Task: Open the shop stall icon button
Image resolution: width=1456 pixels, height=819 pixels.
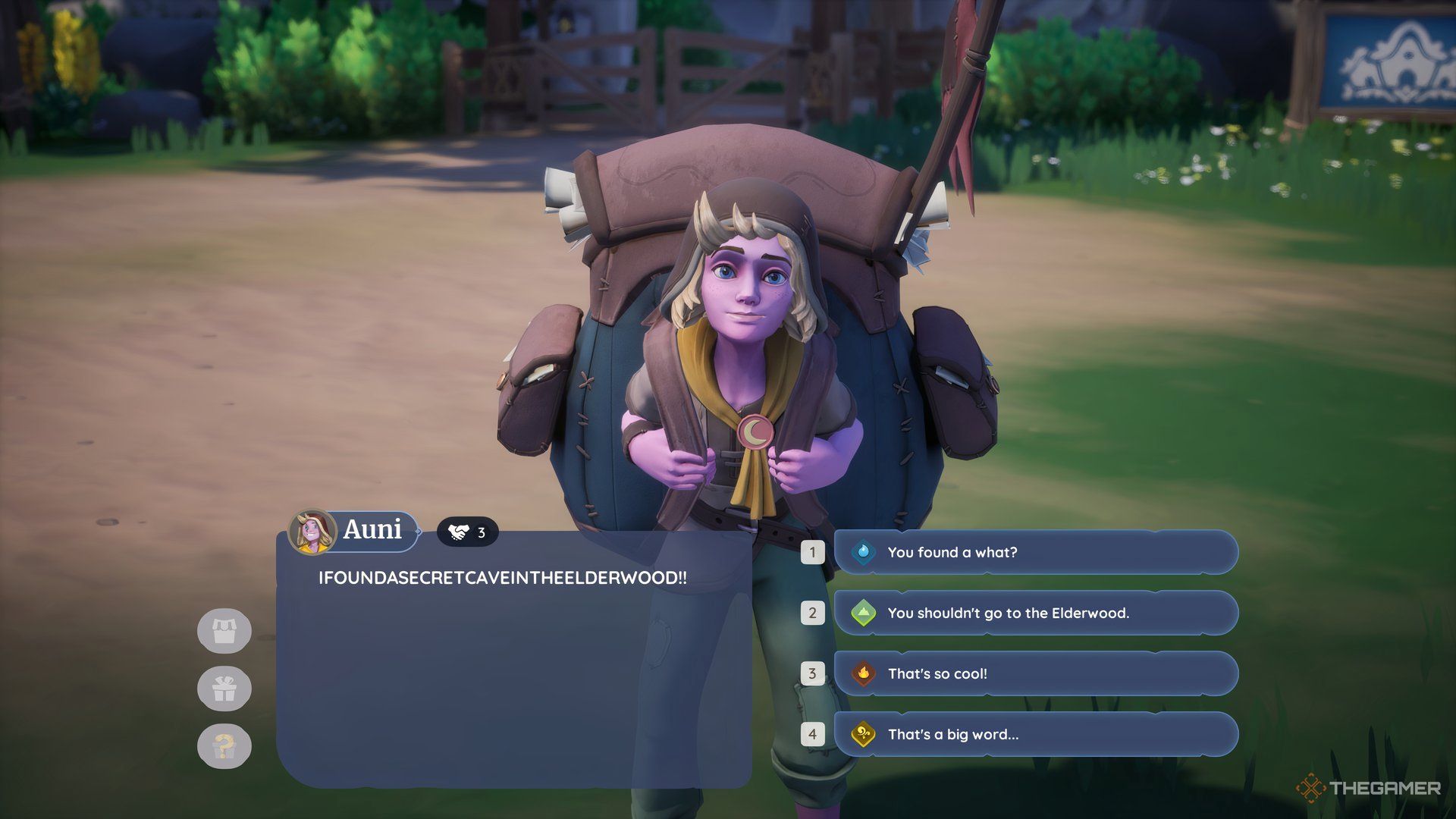Action: click(224, 631)
